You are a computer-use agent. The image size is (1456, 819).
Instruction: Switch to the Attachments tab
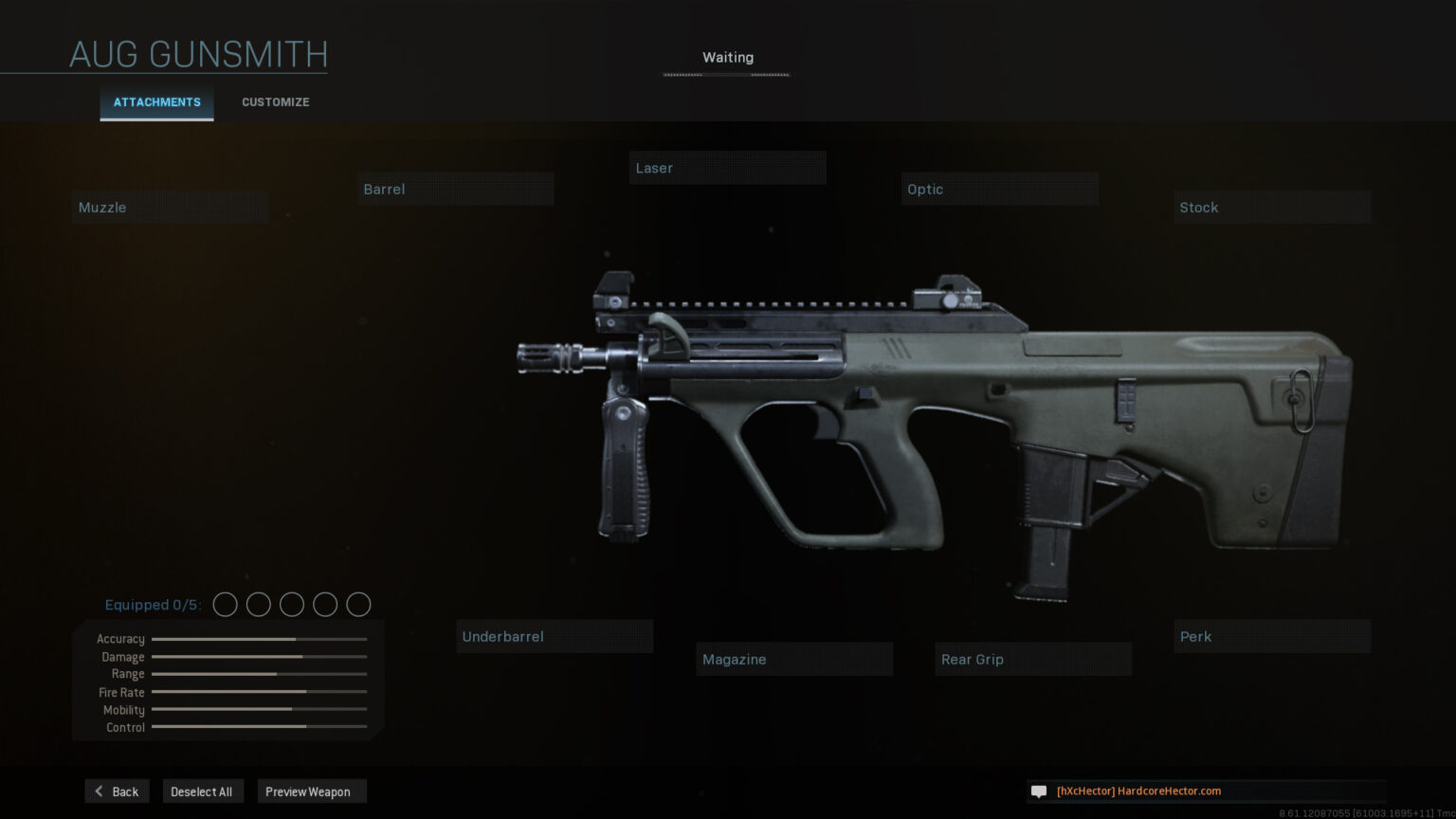pos(156,102)
